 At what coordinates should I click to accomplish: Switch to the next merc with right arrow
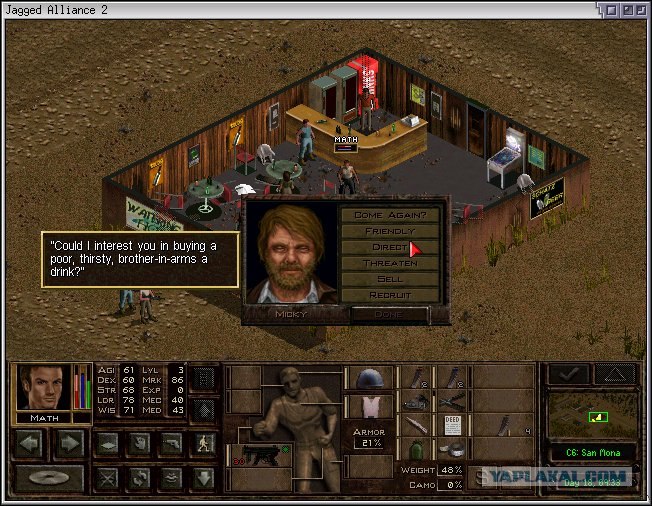68,441
